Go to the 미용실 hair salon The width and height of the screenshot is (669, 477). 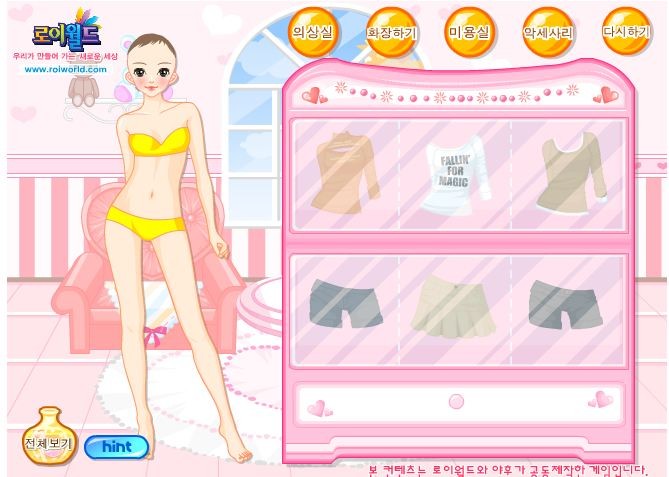tap(469, 31)
